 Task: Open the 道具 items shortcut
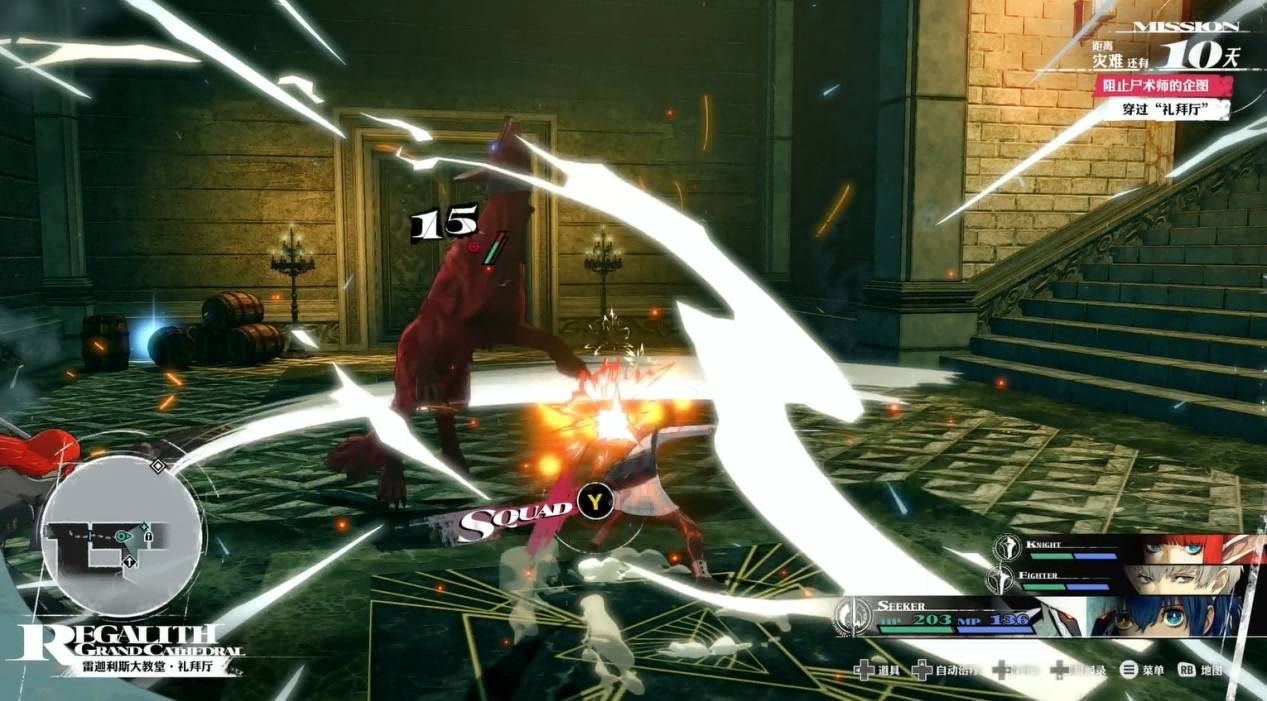876,670
